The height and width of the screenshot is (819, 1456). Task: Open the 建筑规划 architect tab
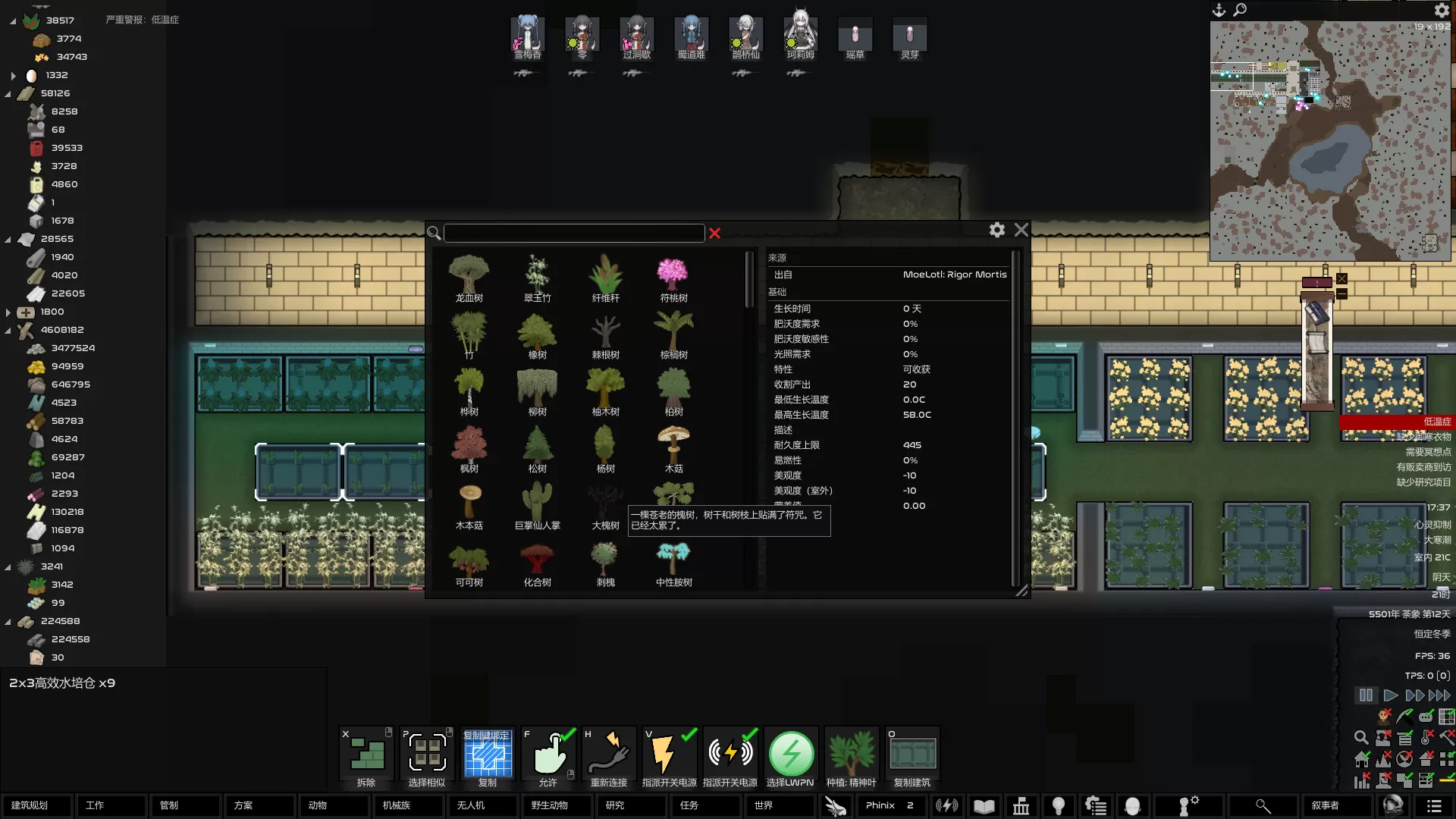coord(36,805)
